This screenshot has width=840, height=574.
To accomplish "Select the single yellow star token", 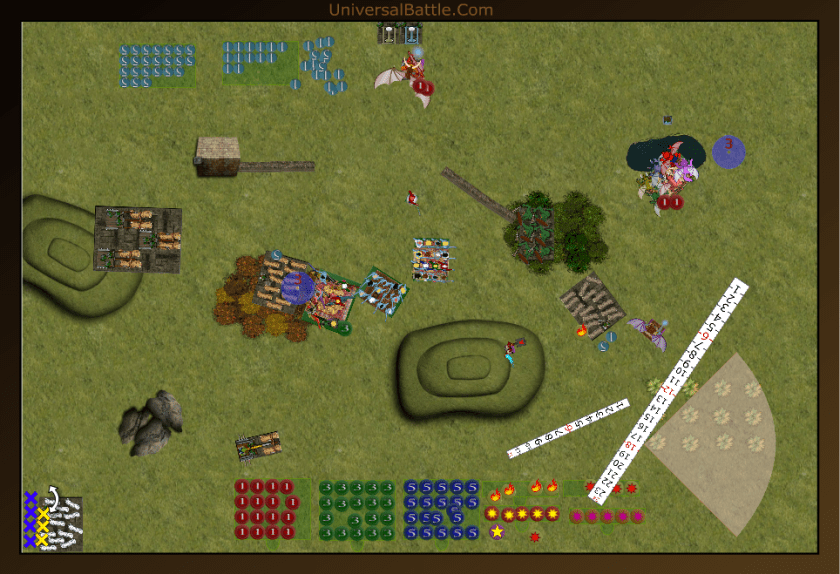I will (x=497, y=532).
